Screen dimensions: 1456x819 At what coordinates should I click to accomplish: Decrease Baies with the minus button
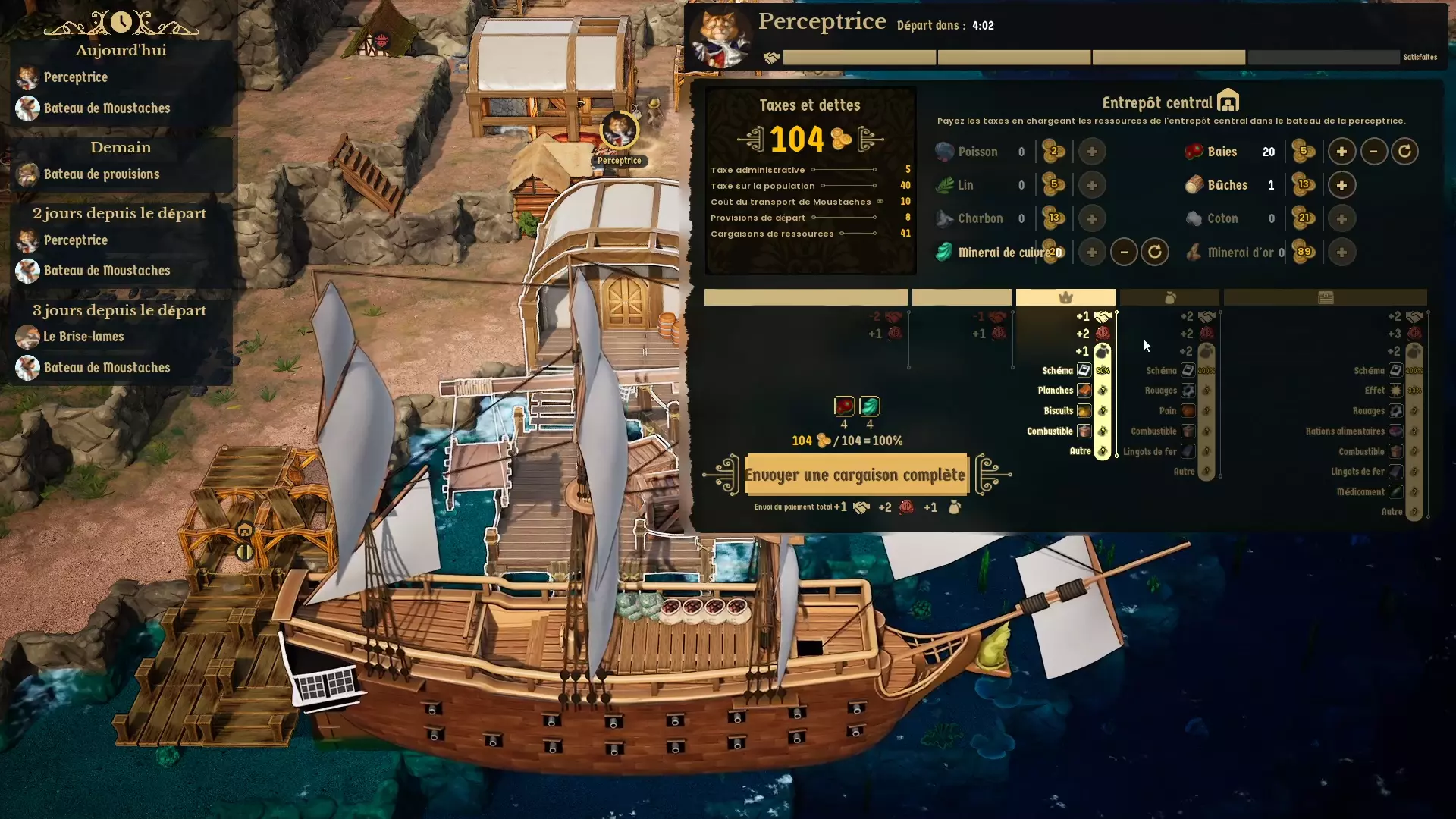tap(1374, 151)
